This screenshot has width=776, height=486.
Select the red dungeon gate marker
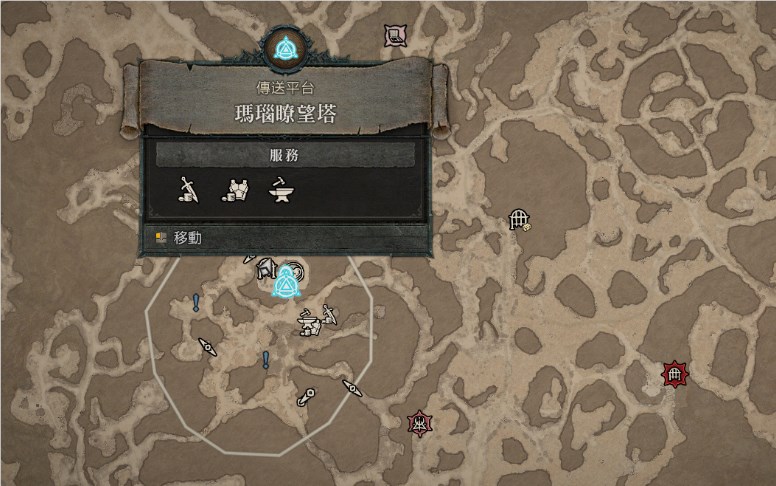pyautogui.click(x=676, y=375)
